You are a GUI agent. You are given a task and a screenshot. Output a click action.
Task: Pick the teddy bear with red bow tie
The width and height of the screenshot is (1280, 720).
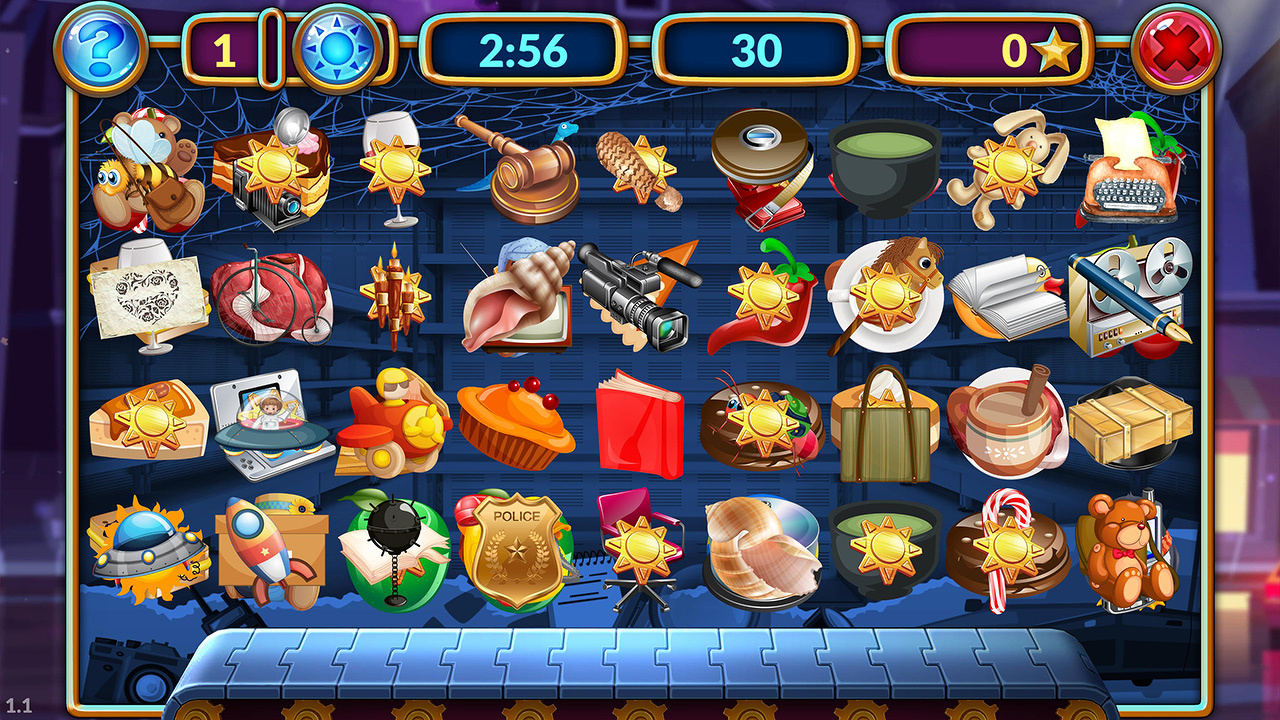[1125, 548]
